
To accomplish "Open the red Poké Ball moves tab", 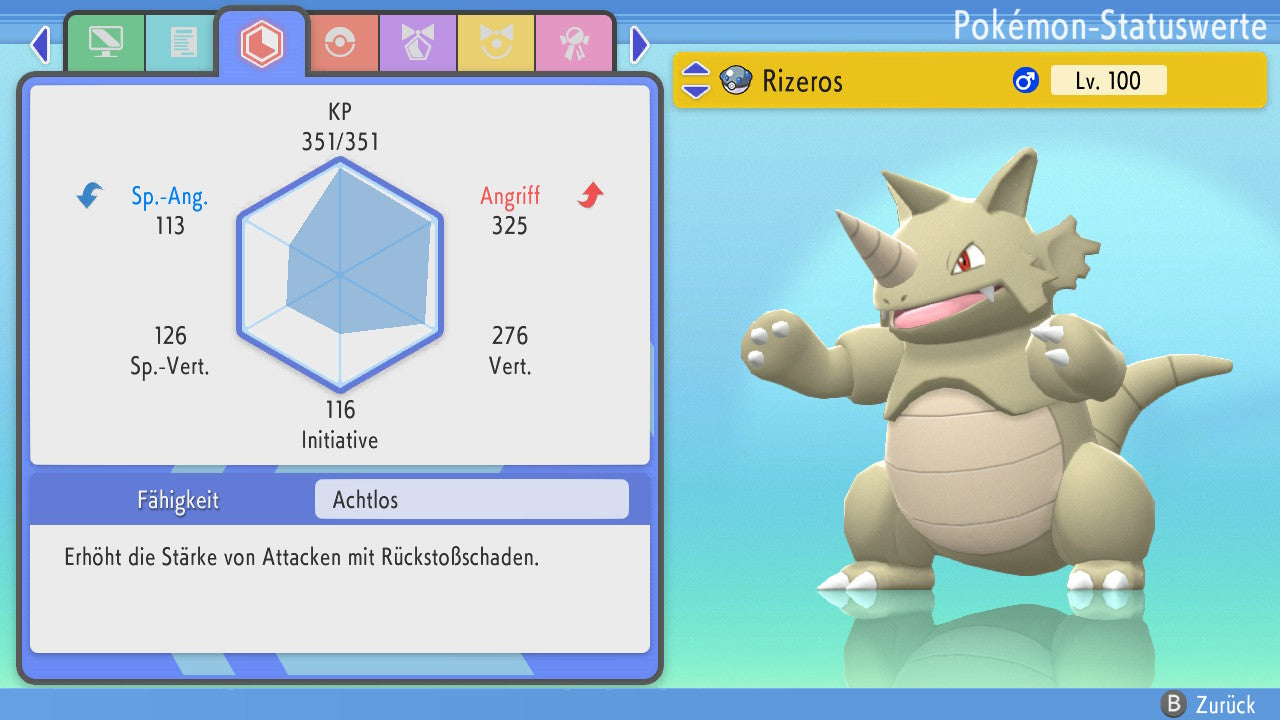I will pyautogui.click(x=340, y=43).
